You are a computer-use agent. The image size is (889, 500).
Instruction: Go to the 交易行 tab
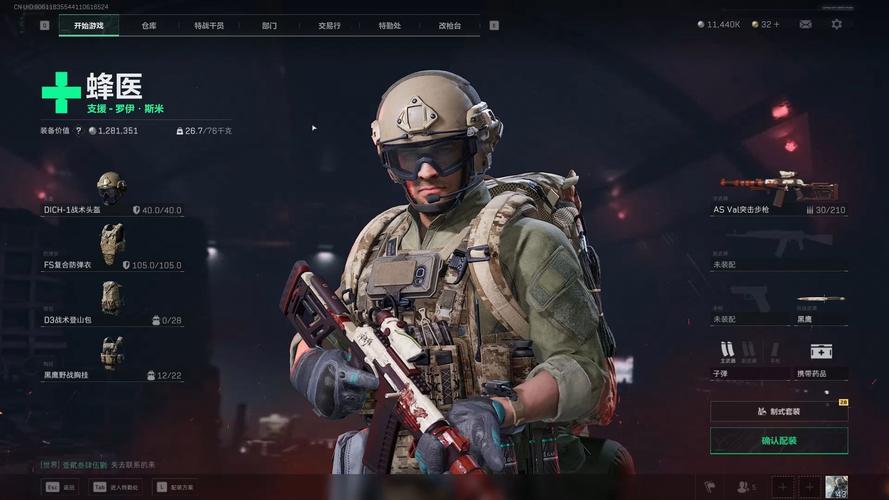tap(330, 25)
